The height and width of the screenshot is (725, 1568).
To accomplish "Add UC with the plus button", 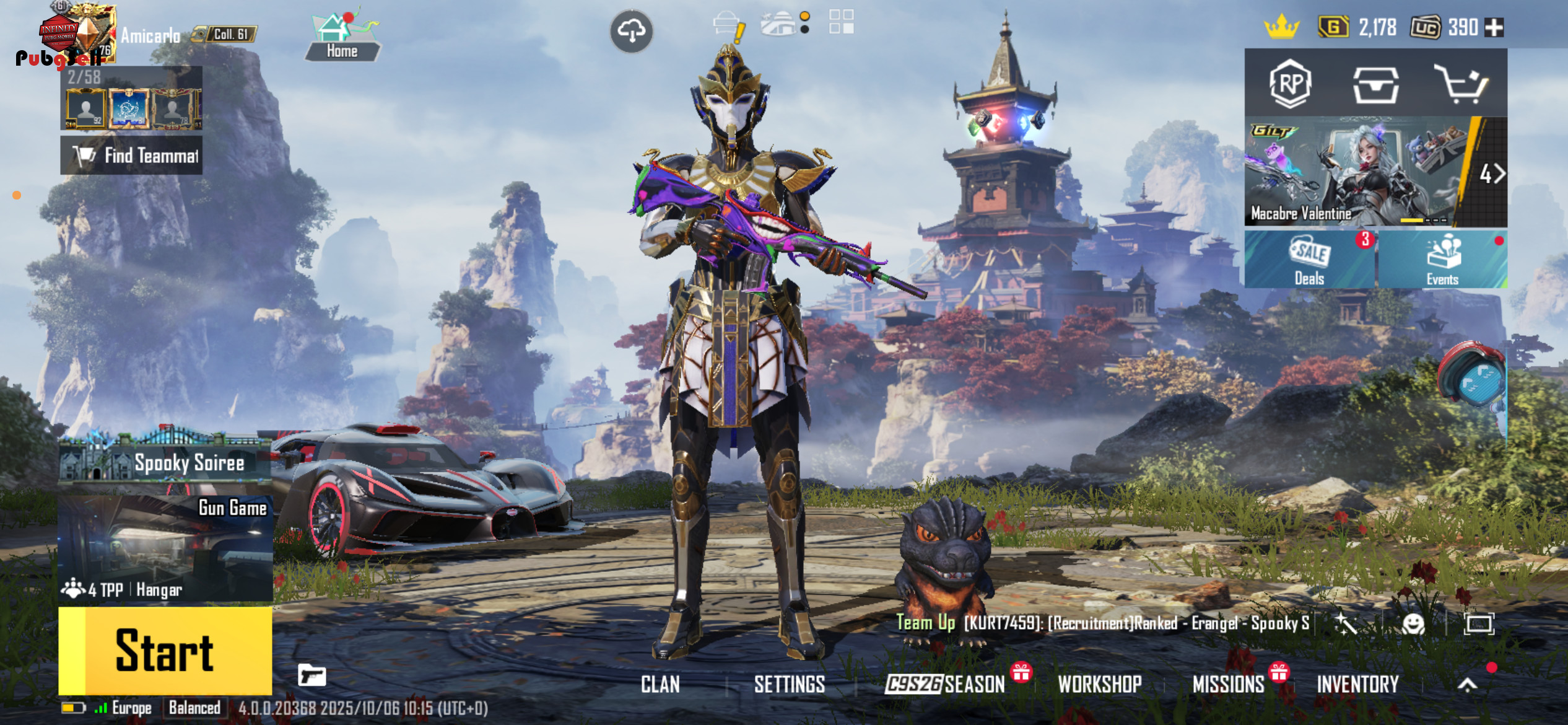I will pos(1494,27).
